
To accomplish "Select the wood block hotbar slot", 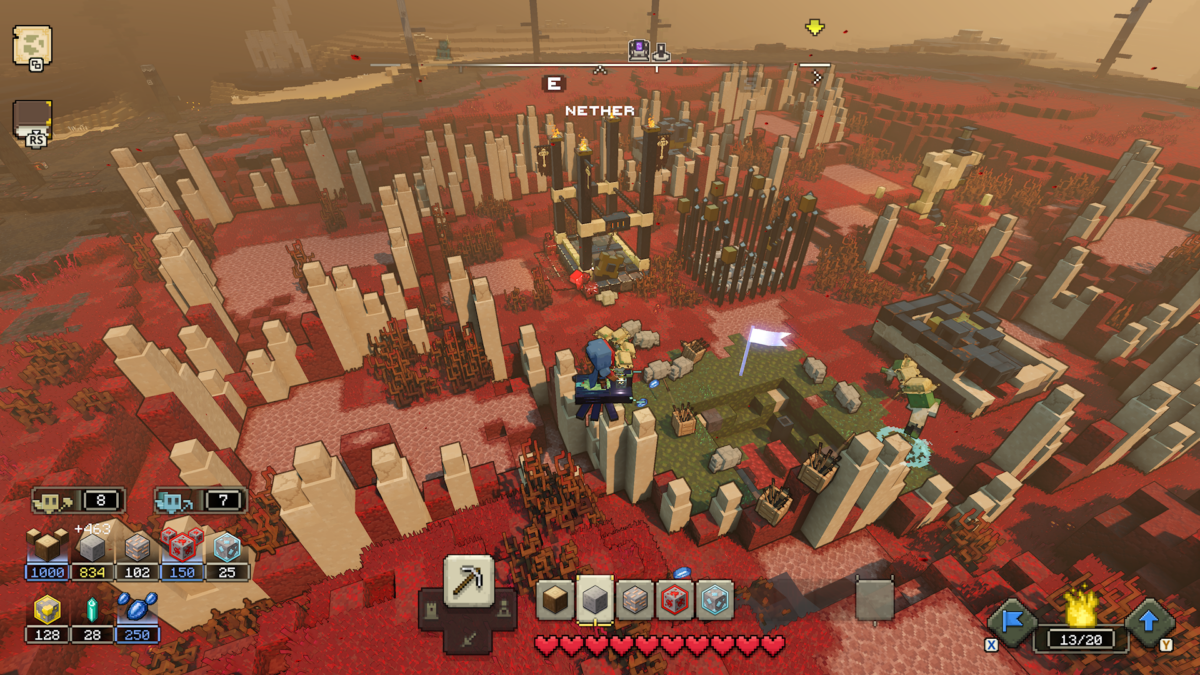I will 555,600.
